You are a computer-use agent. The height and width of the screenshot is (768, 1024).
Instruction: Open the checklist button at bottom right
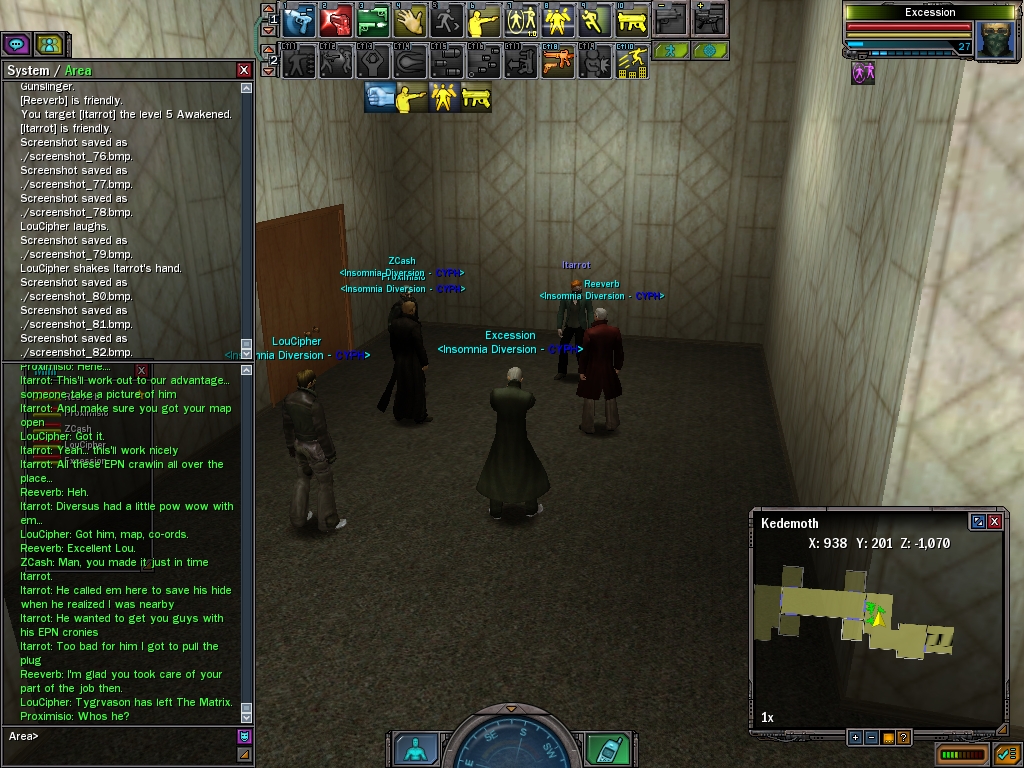(x=1005, y=753)
